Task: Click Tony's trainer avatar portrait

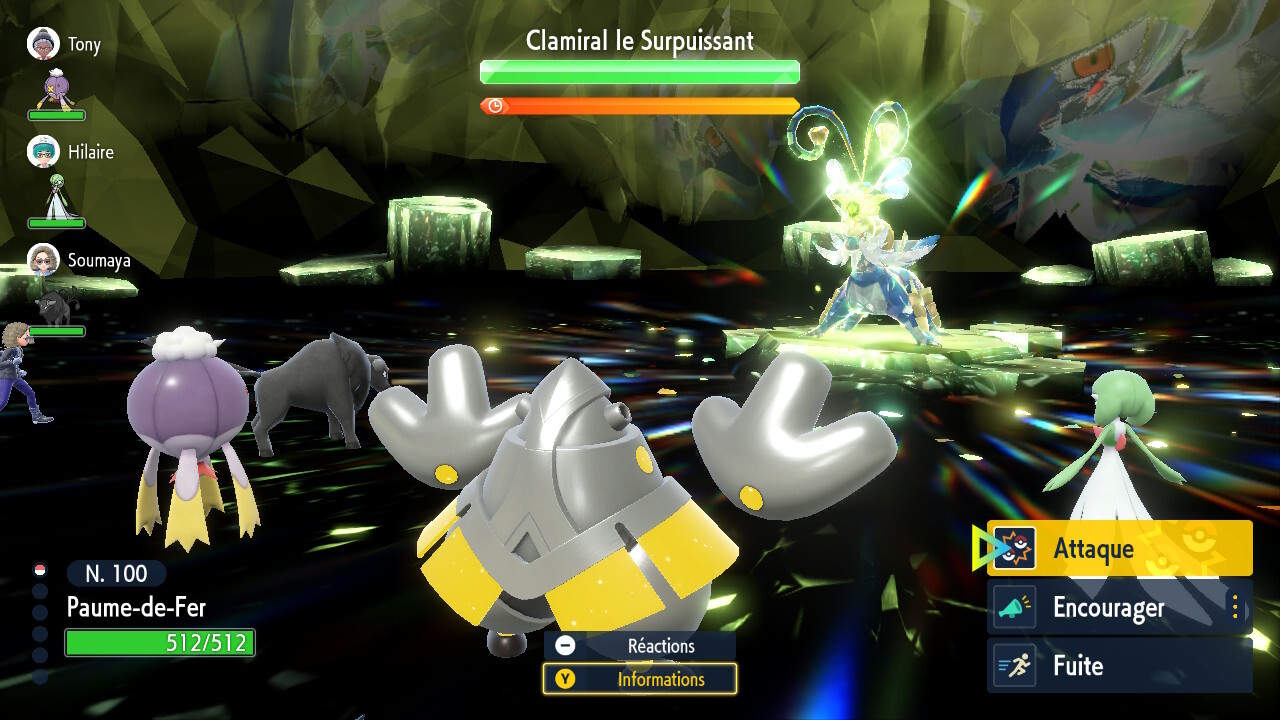Action: coord(41,43)
